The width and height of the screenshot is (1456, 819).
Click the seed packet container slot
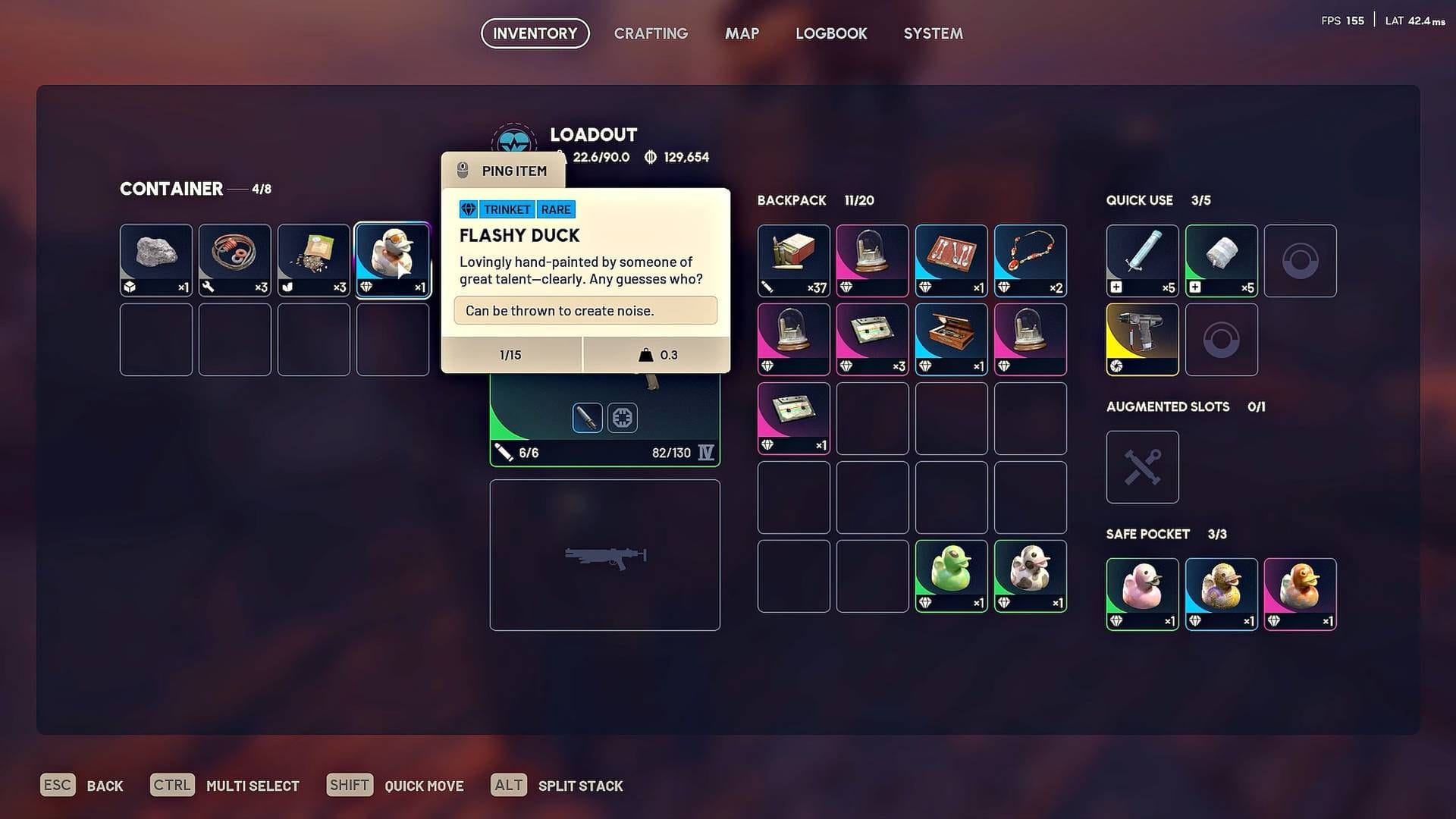(x=314, y=259)
